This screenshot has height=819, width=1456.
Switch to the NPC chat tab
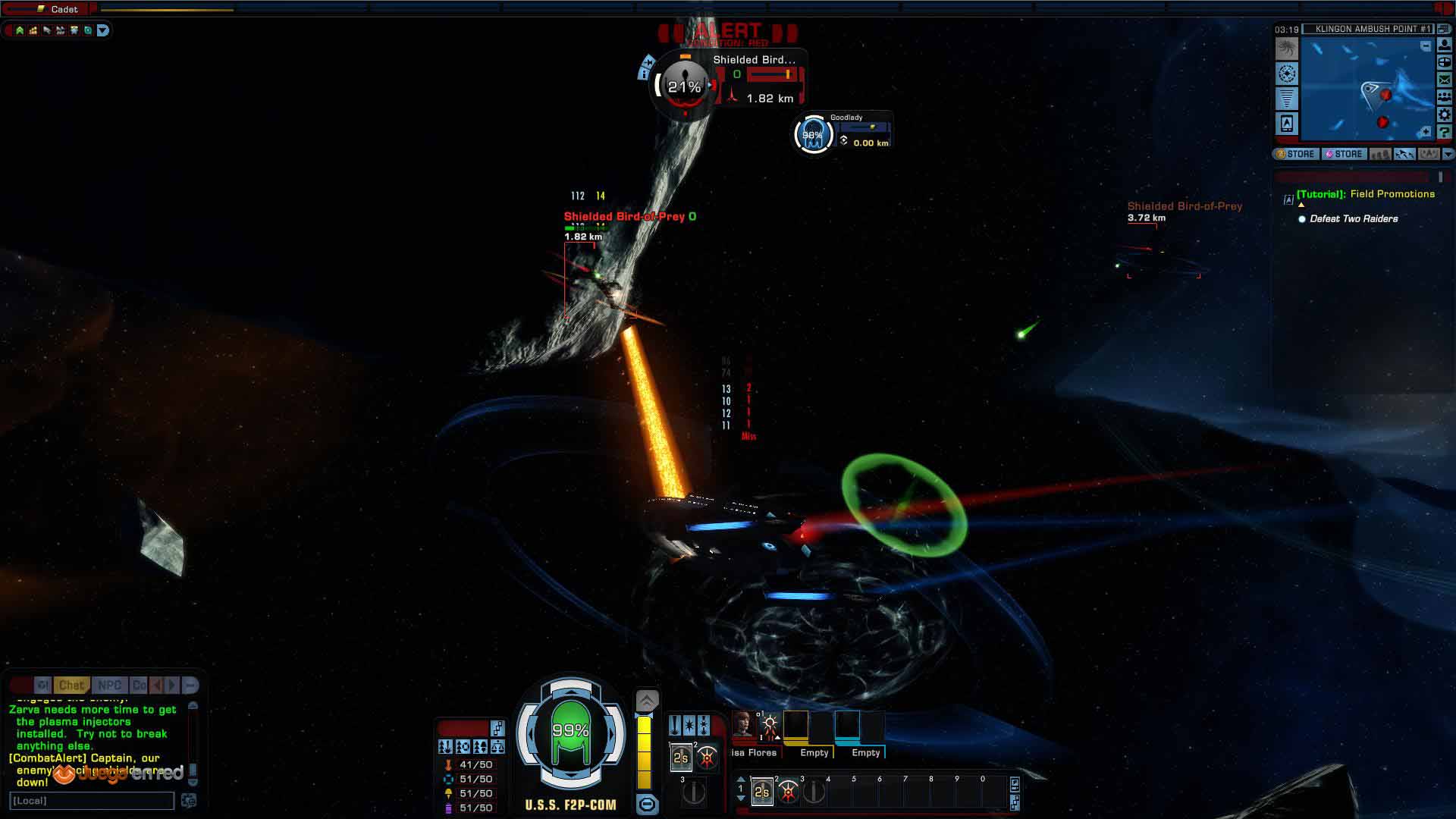click(x=109, y=685)
